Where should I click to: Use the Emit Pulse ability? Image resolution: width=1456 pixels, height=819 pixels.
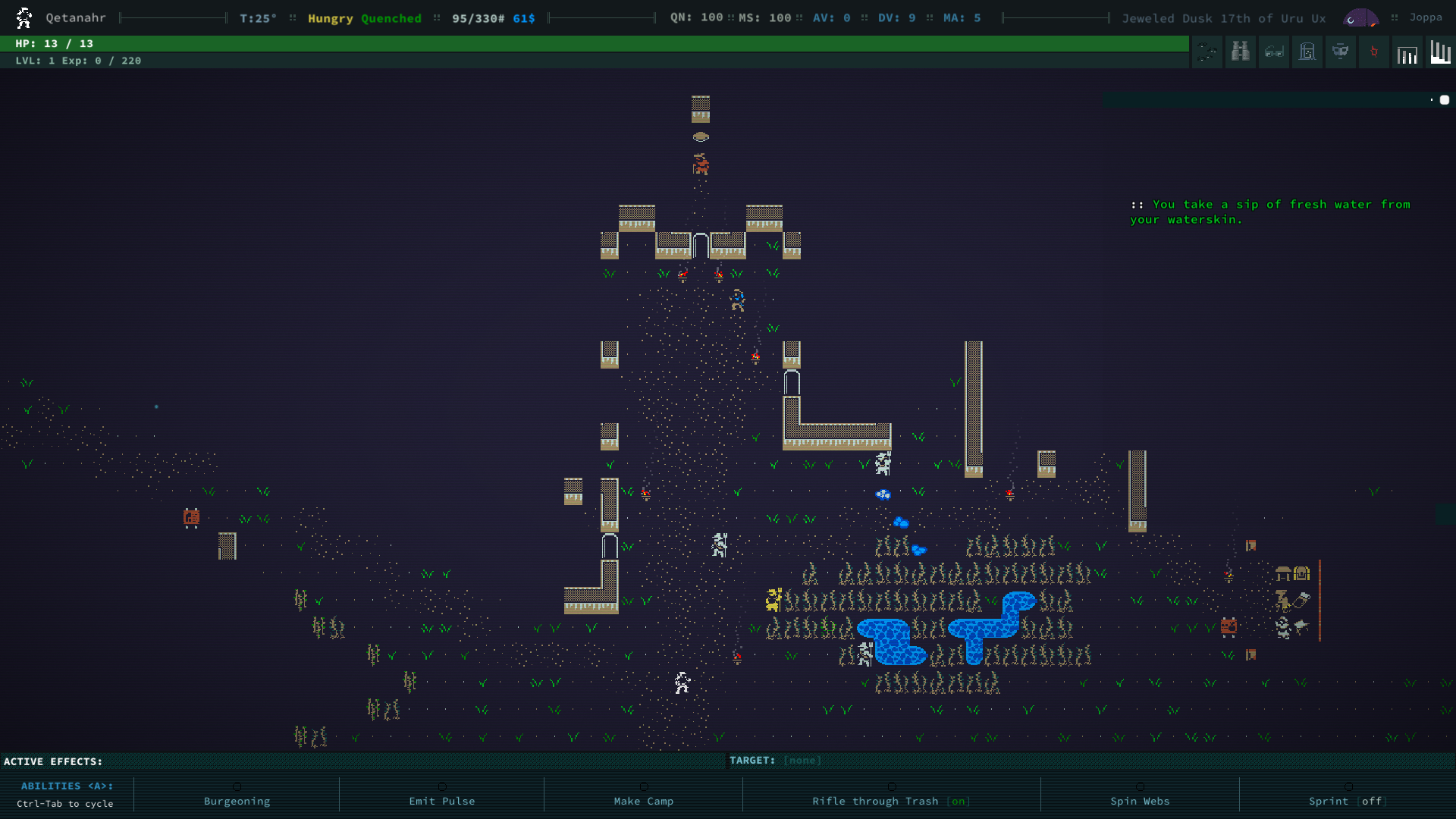441,800
